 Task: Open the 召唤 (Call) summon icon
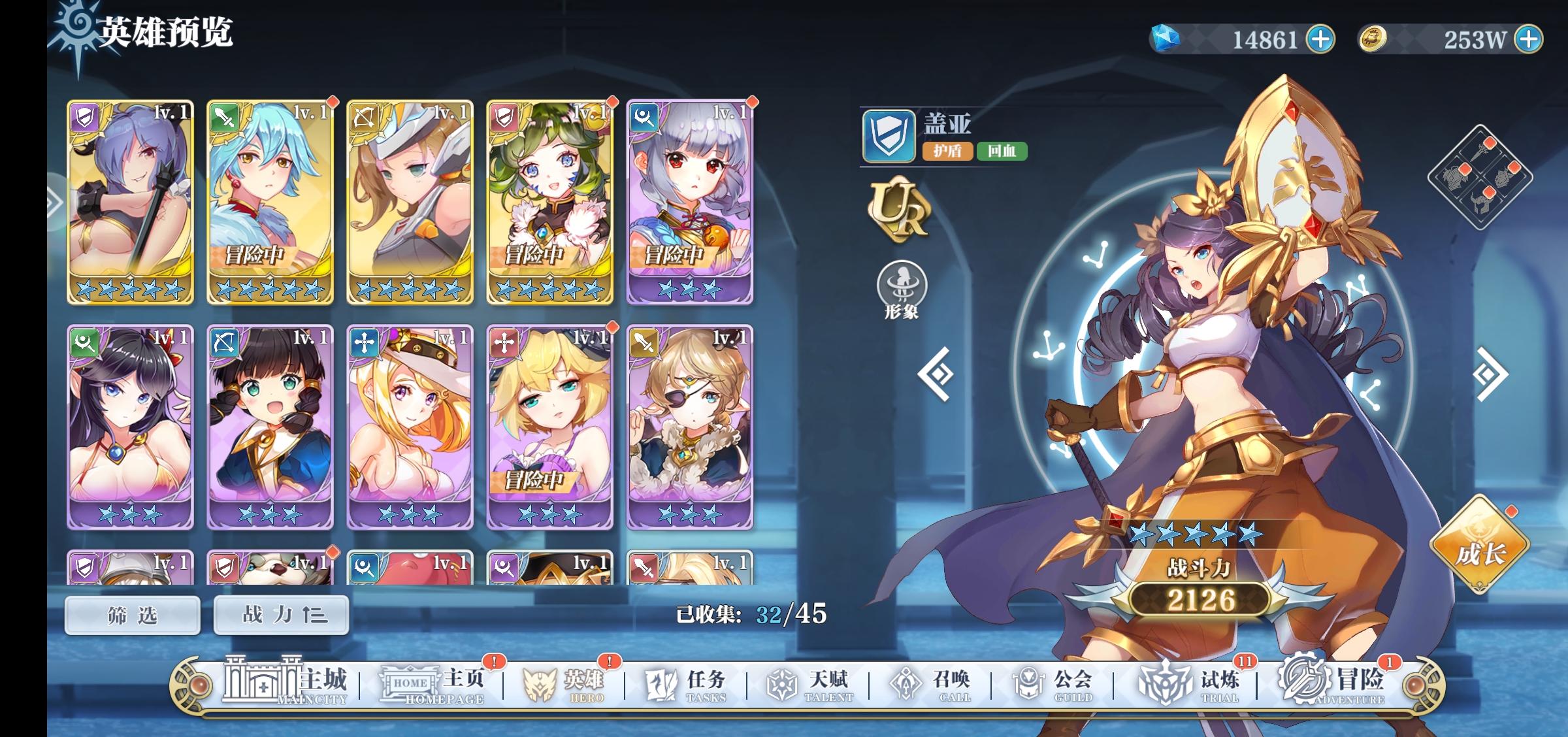point(904,683)
